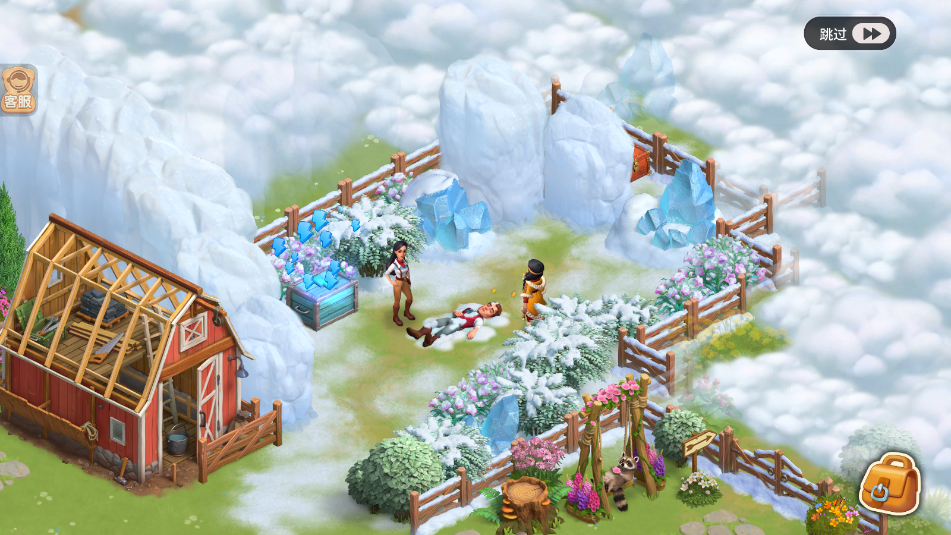Screen dimensions: 951x535
Task: Skip the cutscene with the 跳过 button
Action: pos(849,34)
